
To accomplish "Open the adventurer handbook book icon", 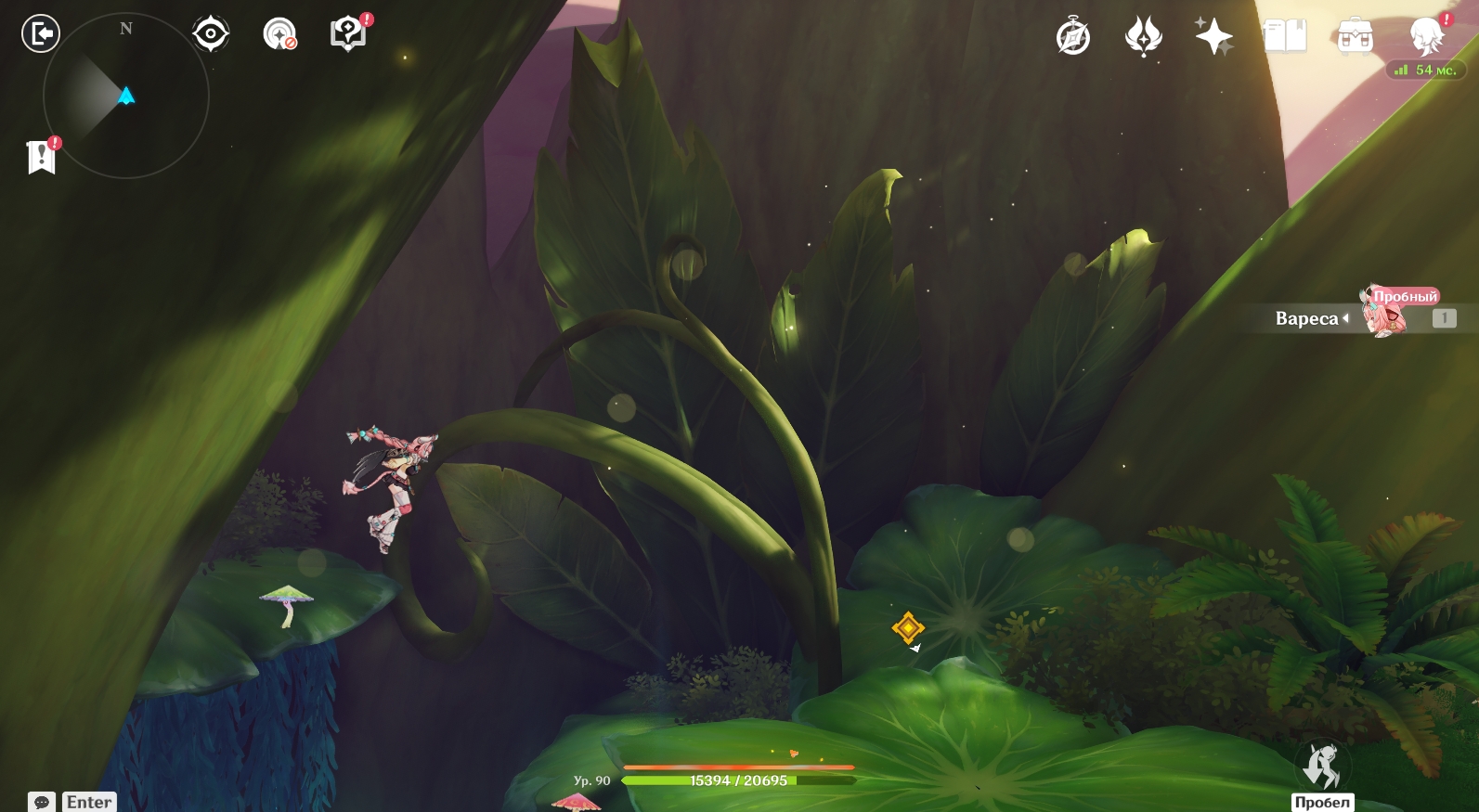I will (x=1285, y=37).
